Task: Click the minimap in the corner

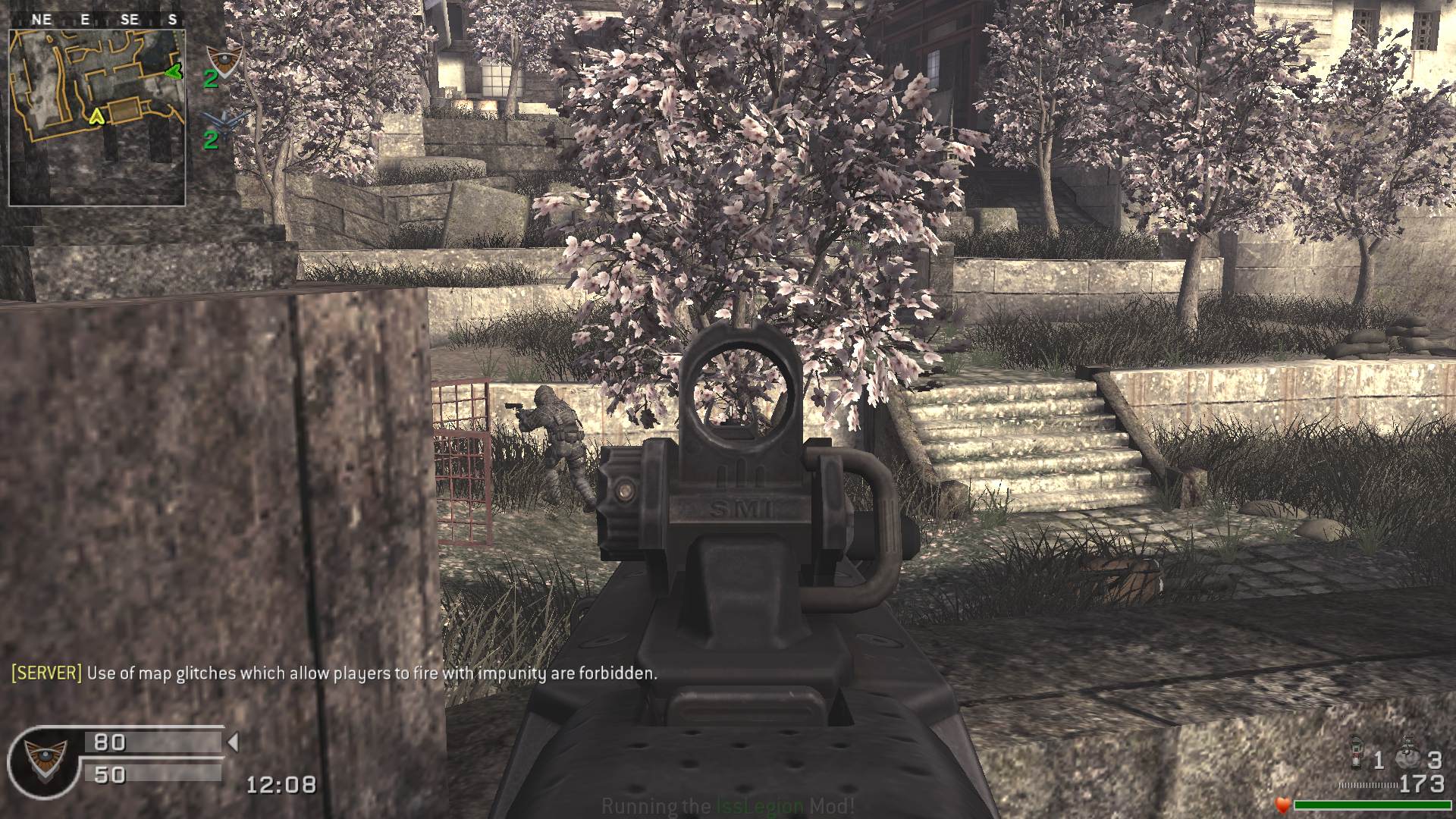Action: pos(97,118)
